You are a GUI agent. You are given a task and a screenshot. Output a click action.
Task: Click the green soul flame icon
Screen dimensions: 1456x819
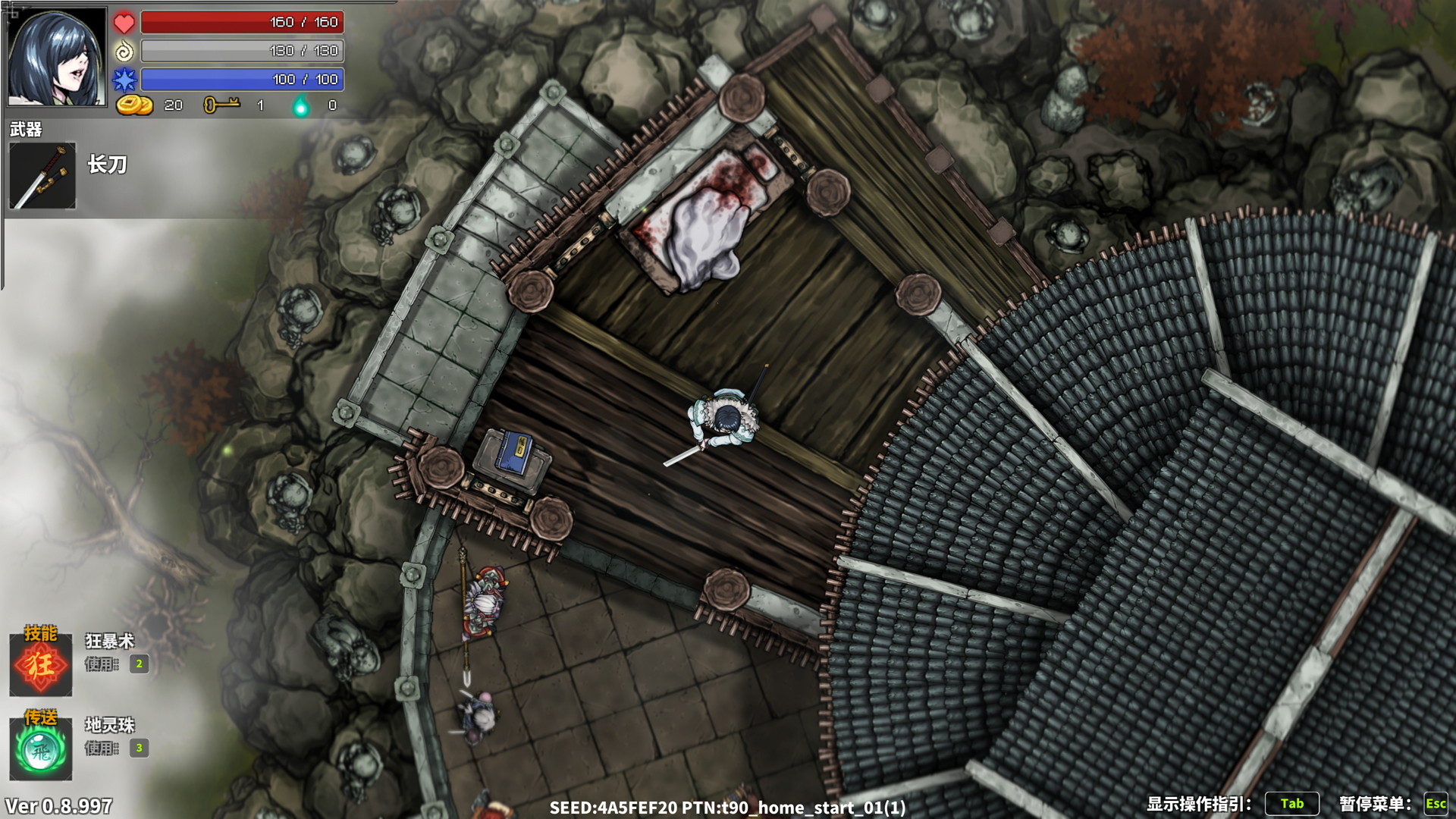(x=302, y=105)
